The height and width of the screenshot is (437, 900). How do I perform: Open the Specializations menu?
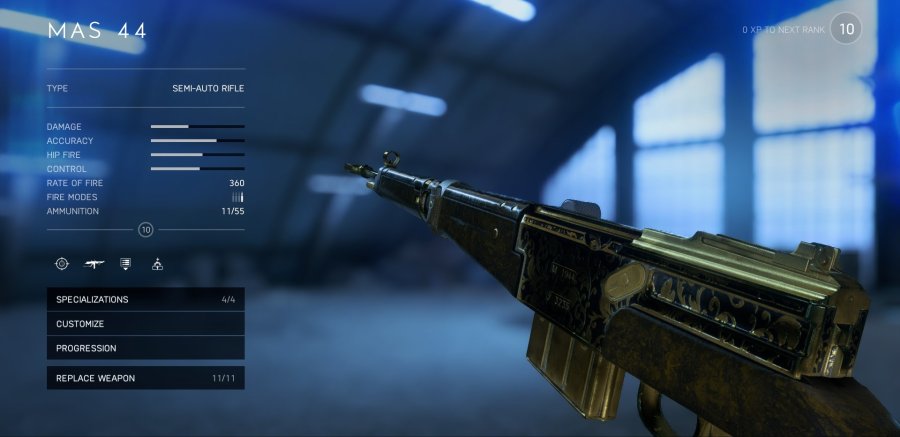[x=145, y=299]
